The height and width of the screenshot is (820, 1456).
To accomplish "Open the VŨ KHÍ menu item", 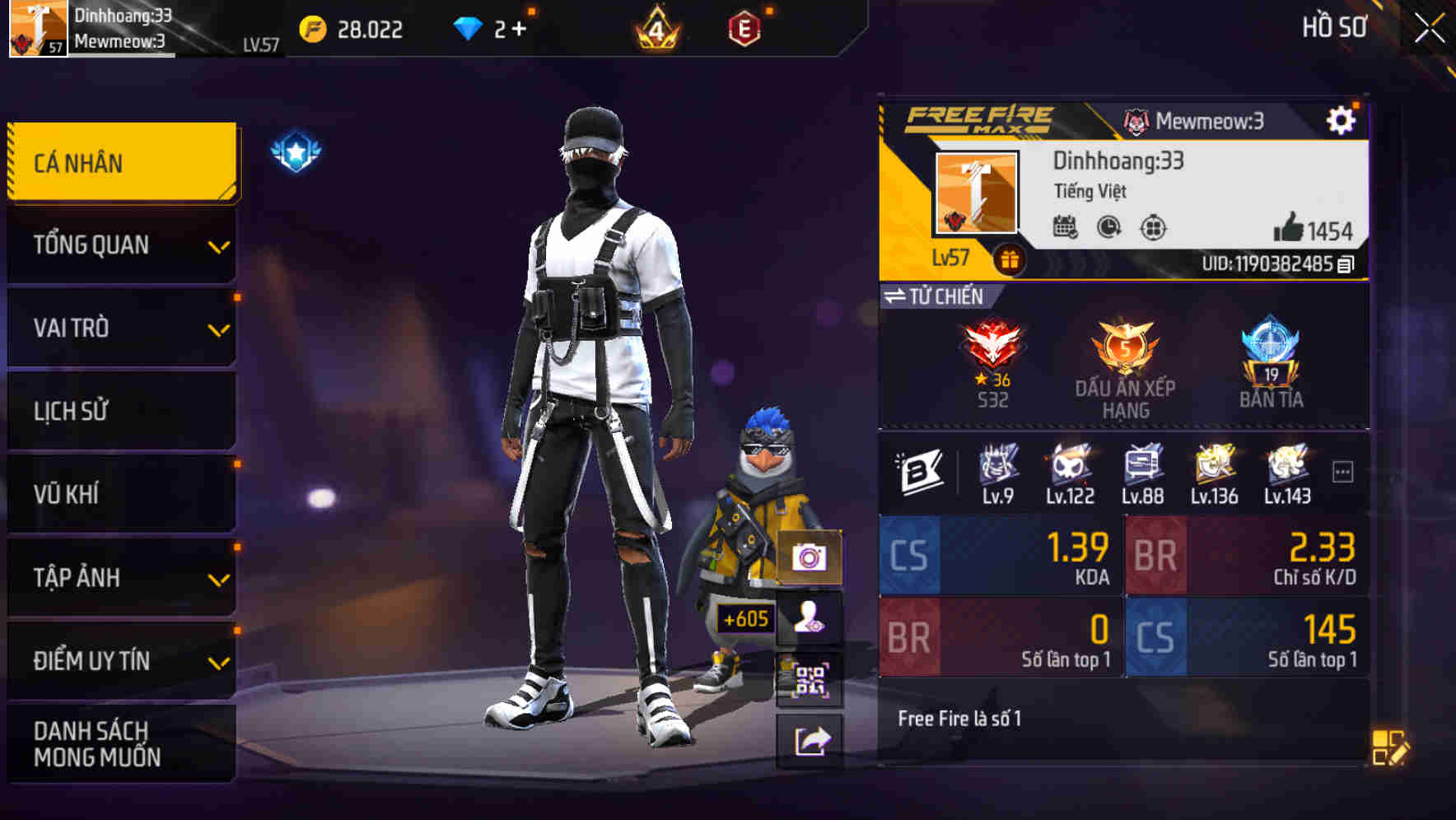I will (x=119, y=493).
